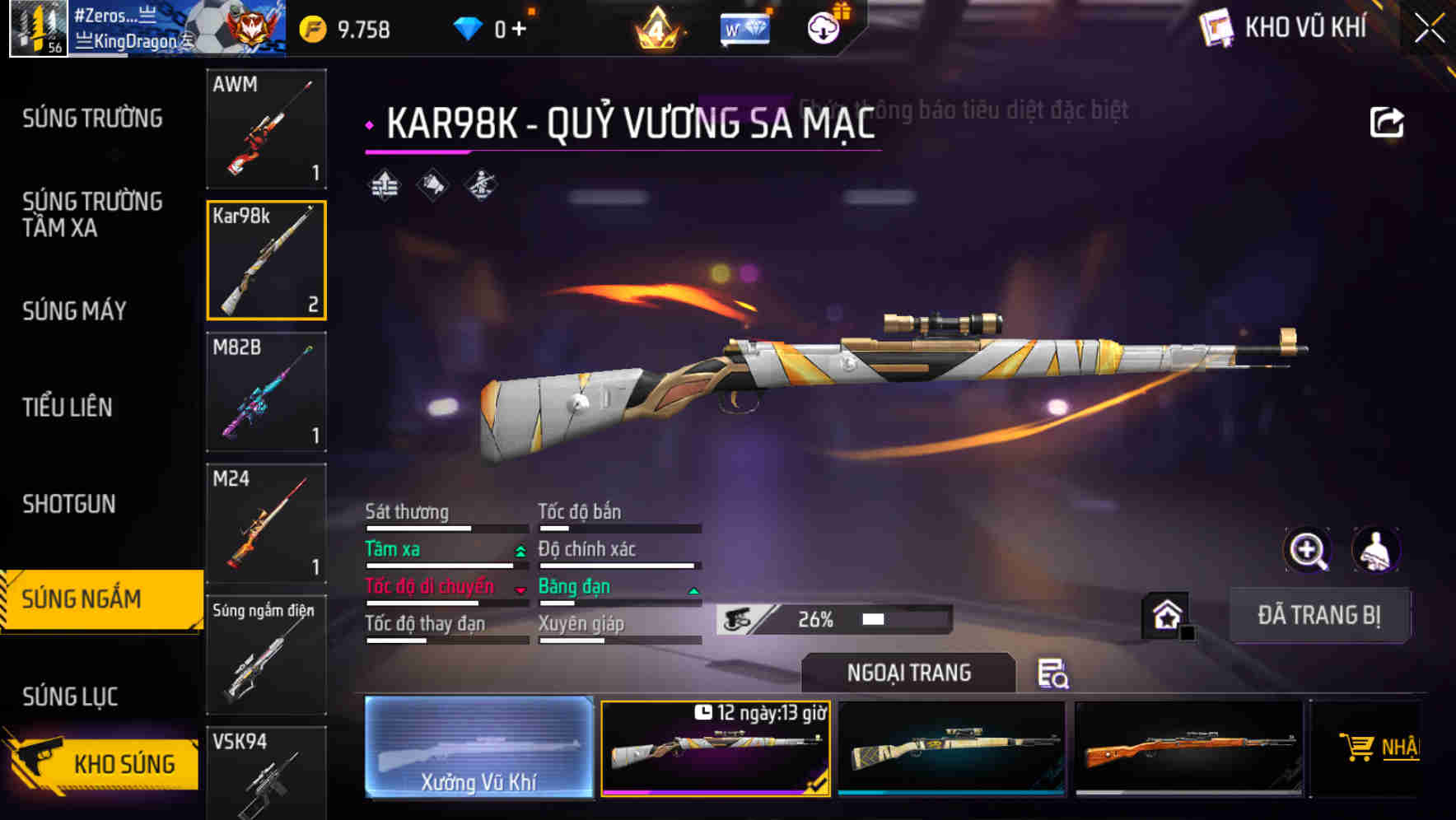Open the Ngoại Trang tab
The height and width of the screenshot is (820, 1456).
tap(908, 672)
